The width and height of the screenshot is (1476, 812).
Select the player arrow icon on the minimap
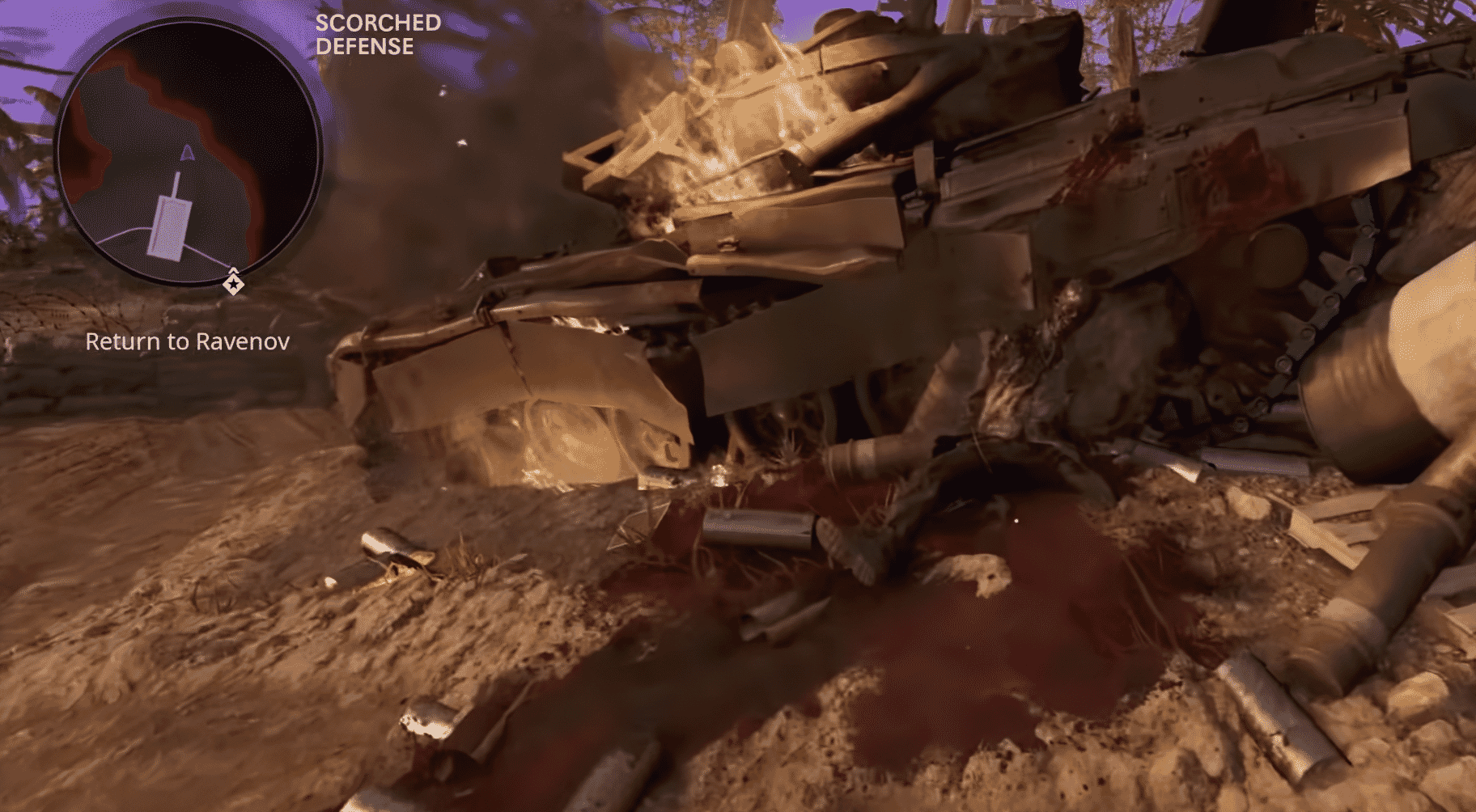pos(187,153)
